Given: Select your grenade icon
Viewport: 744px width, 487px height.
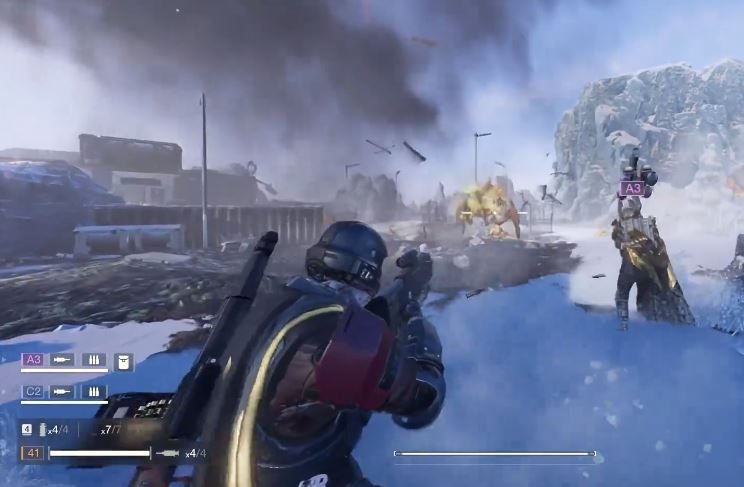Looking at the screenshot, I should point(42,429).
